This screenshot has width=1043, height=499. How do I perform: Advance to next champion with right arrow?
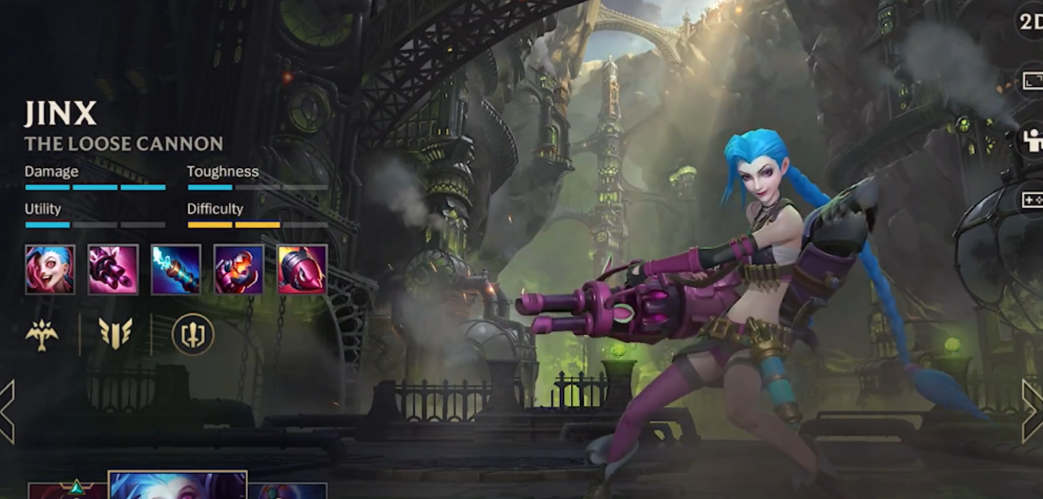tap(1032, 410)
